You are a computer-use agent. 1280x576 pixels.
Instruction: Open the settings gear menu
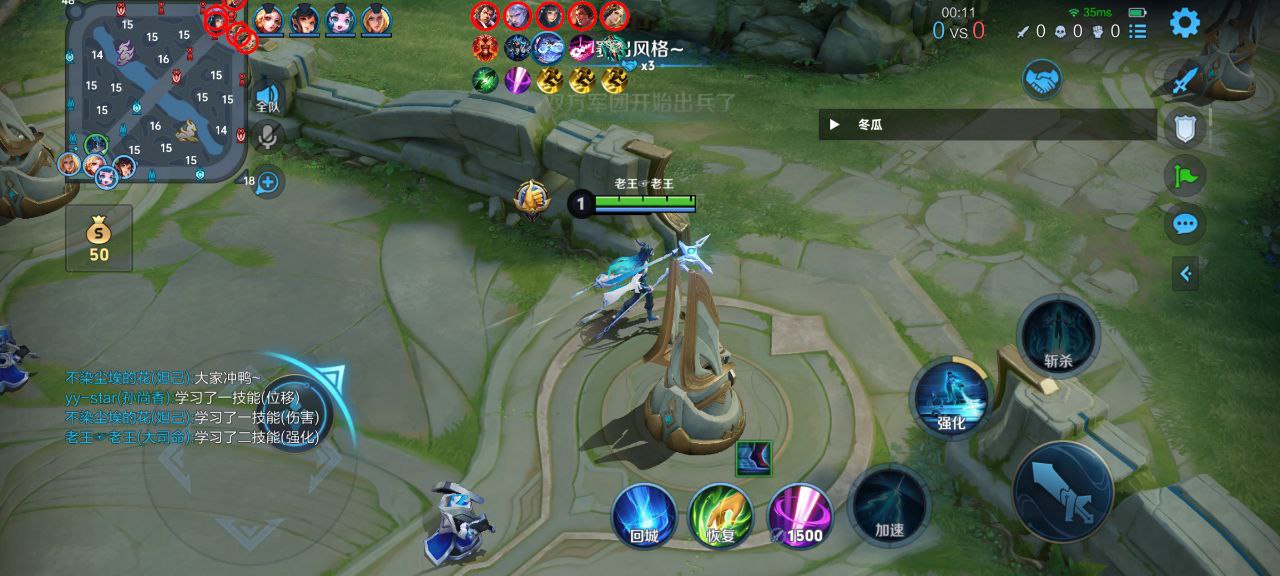pyautogui.click(x=1185, y=22)
